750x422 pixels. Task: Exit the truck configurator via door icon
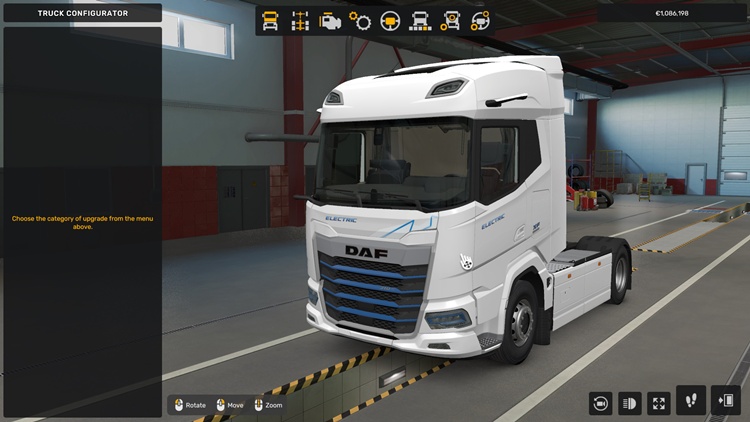[724, 400]
